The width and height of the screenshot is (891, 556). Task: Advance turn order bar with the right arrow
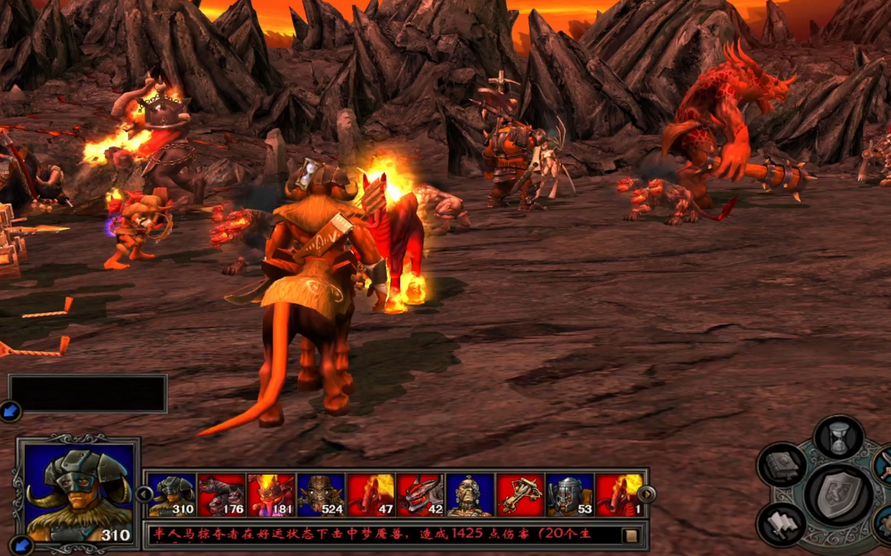[x=647, y=494]
